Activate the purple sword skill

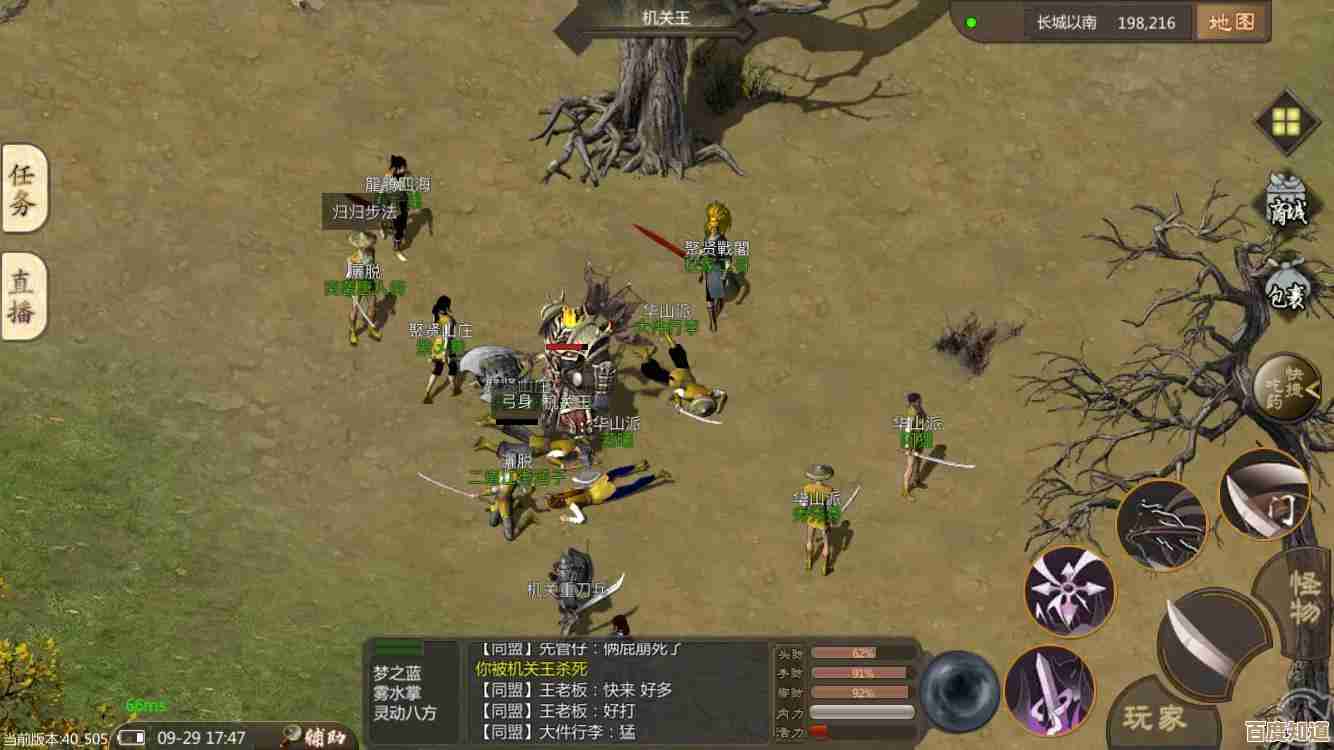coord(1049,690)
